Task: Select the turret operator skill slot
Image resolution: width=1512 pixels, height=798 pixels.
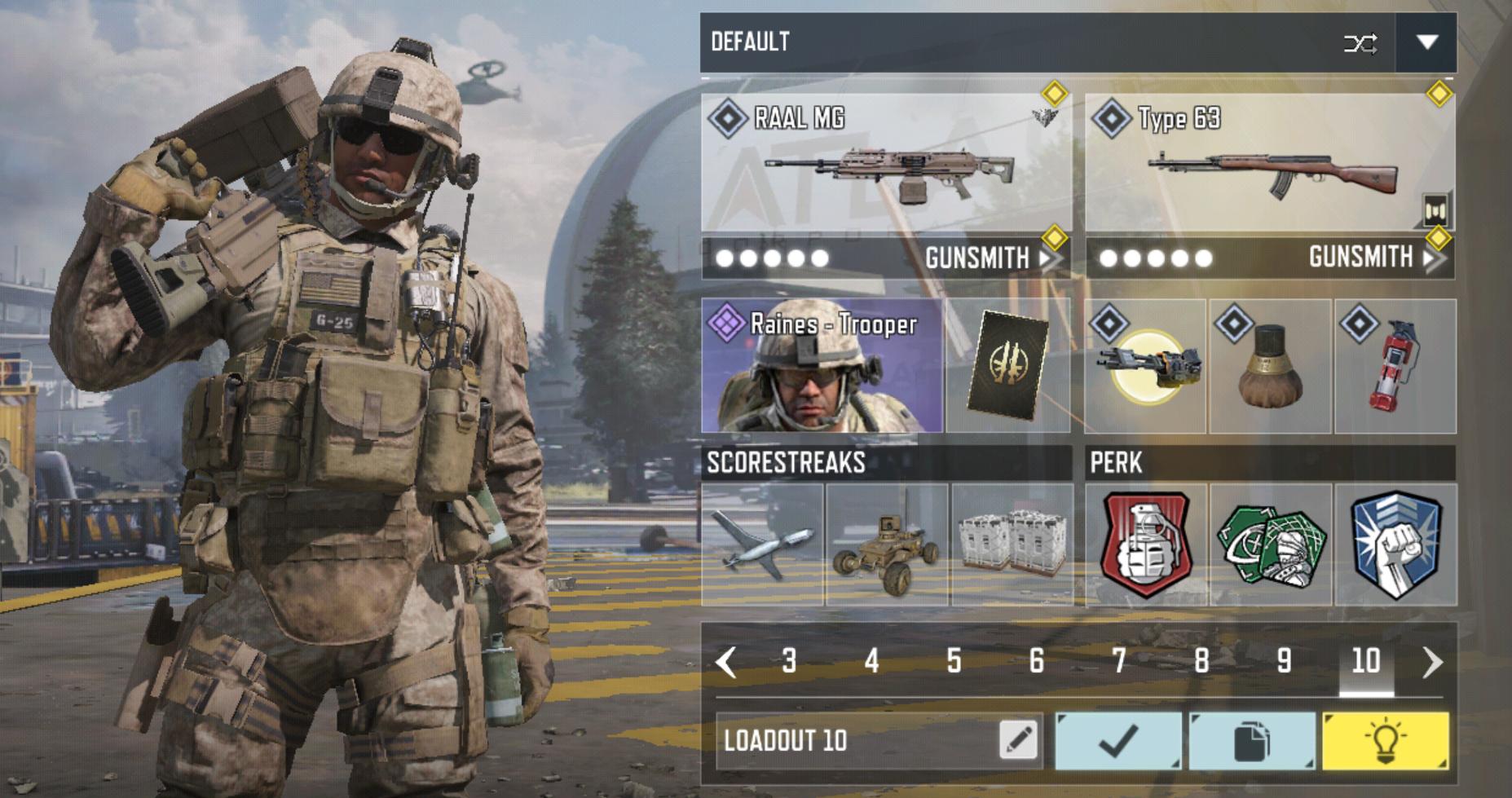Action: [1145, 367]
